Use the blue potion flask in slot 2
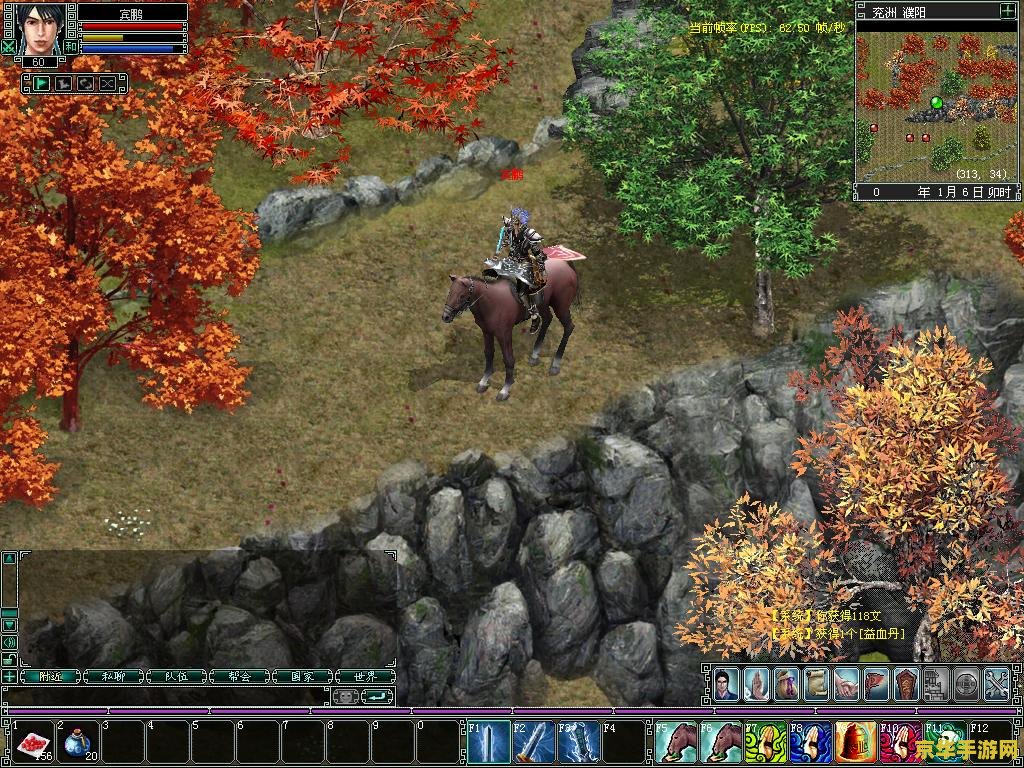1024x768 pixels. coord(78,741)
